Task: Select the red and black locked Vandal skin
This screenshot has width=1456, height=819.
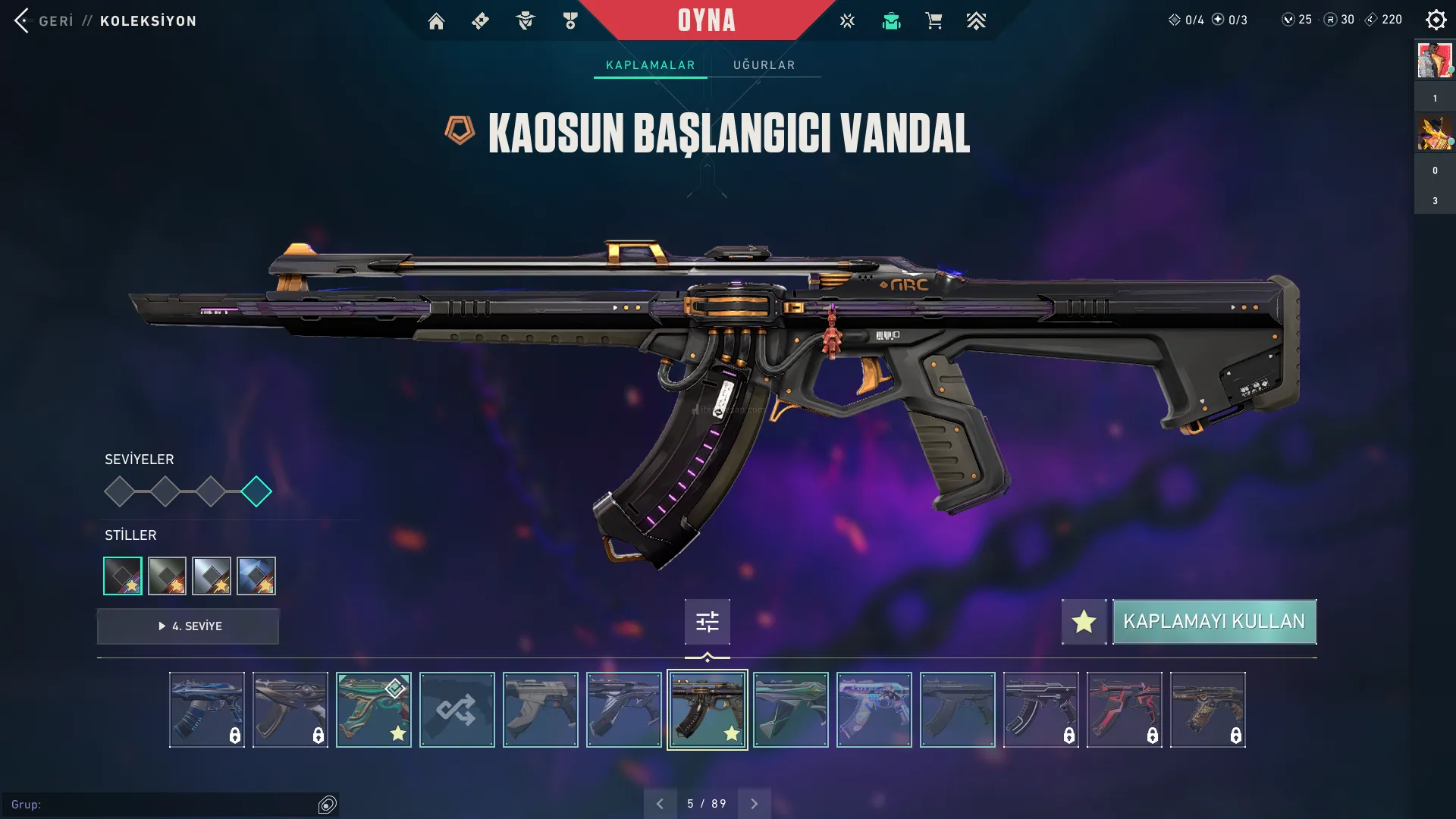Action: pyautogui.click(x=1124, y=710)
